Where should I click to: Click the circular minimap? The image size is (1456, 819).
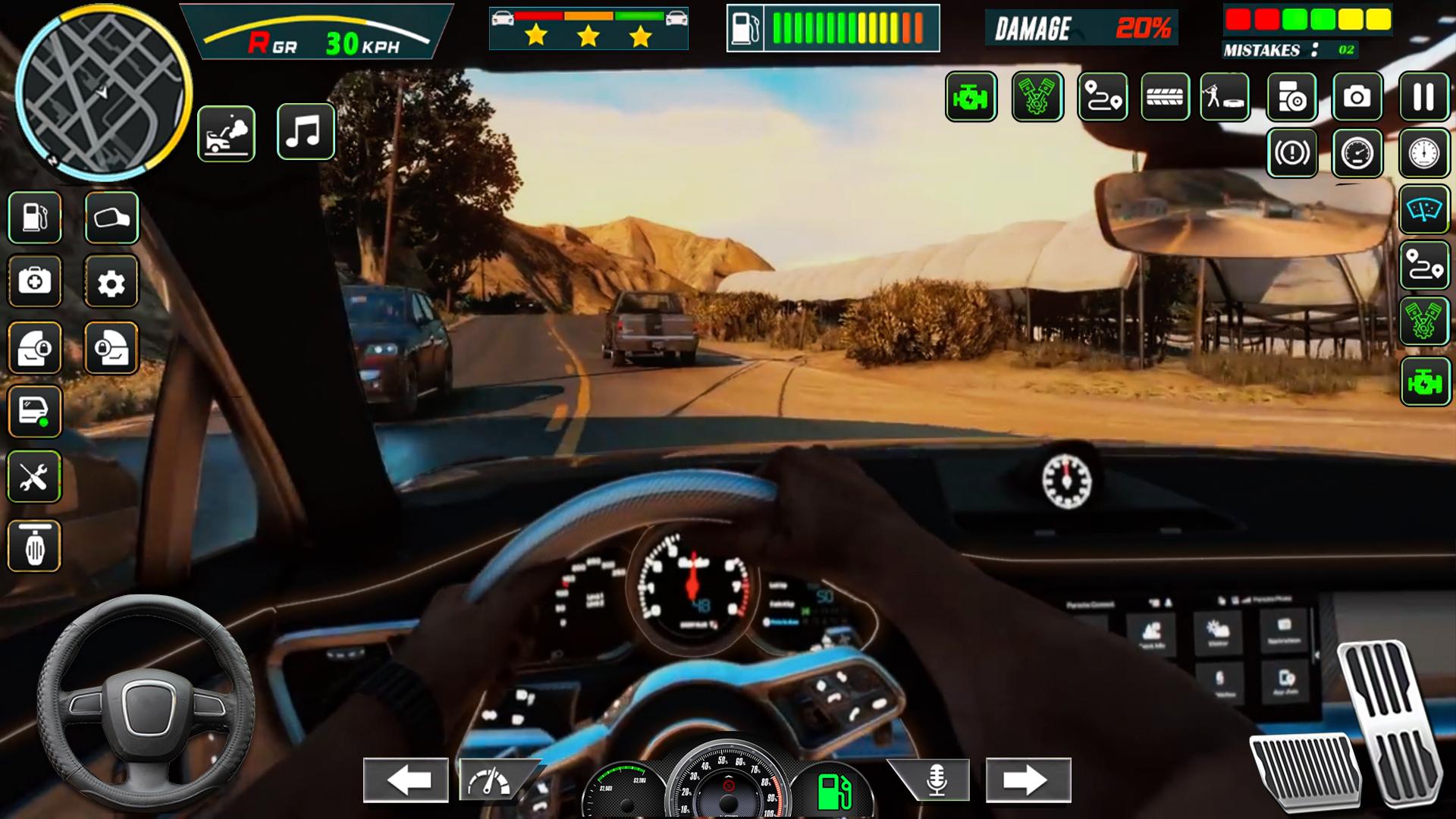click(103, 93)
